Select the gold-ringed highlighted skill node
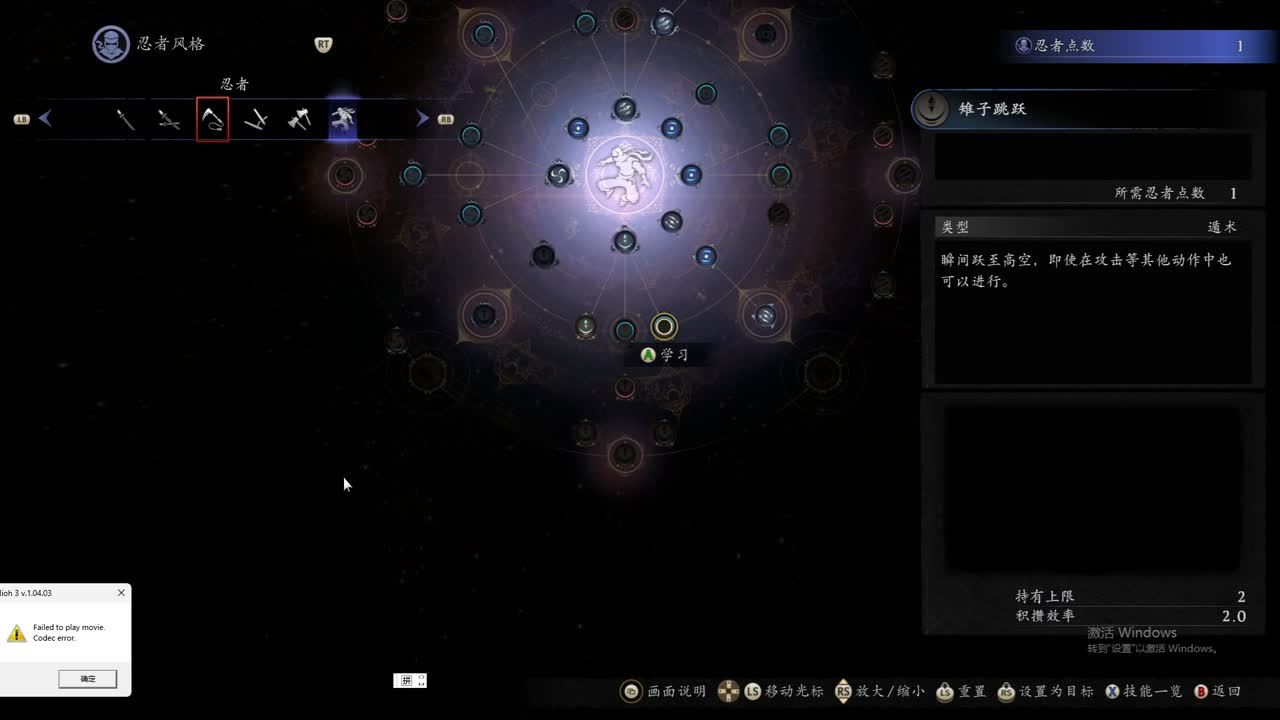This screenshot has width=1280, height=720. [664, 326]
